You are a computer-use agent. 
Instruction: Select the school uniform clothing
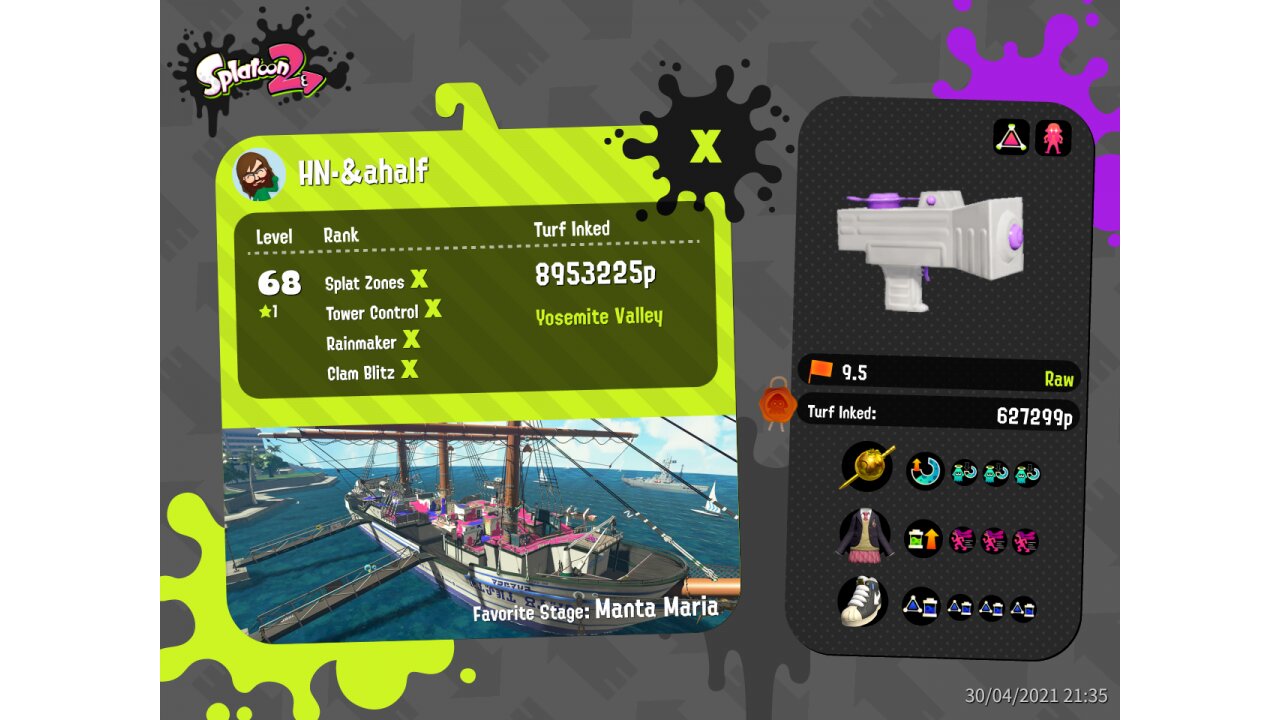coord(864,535)
